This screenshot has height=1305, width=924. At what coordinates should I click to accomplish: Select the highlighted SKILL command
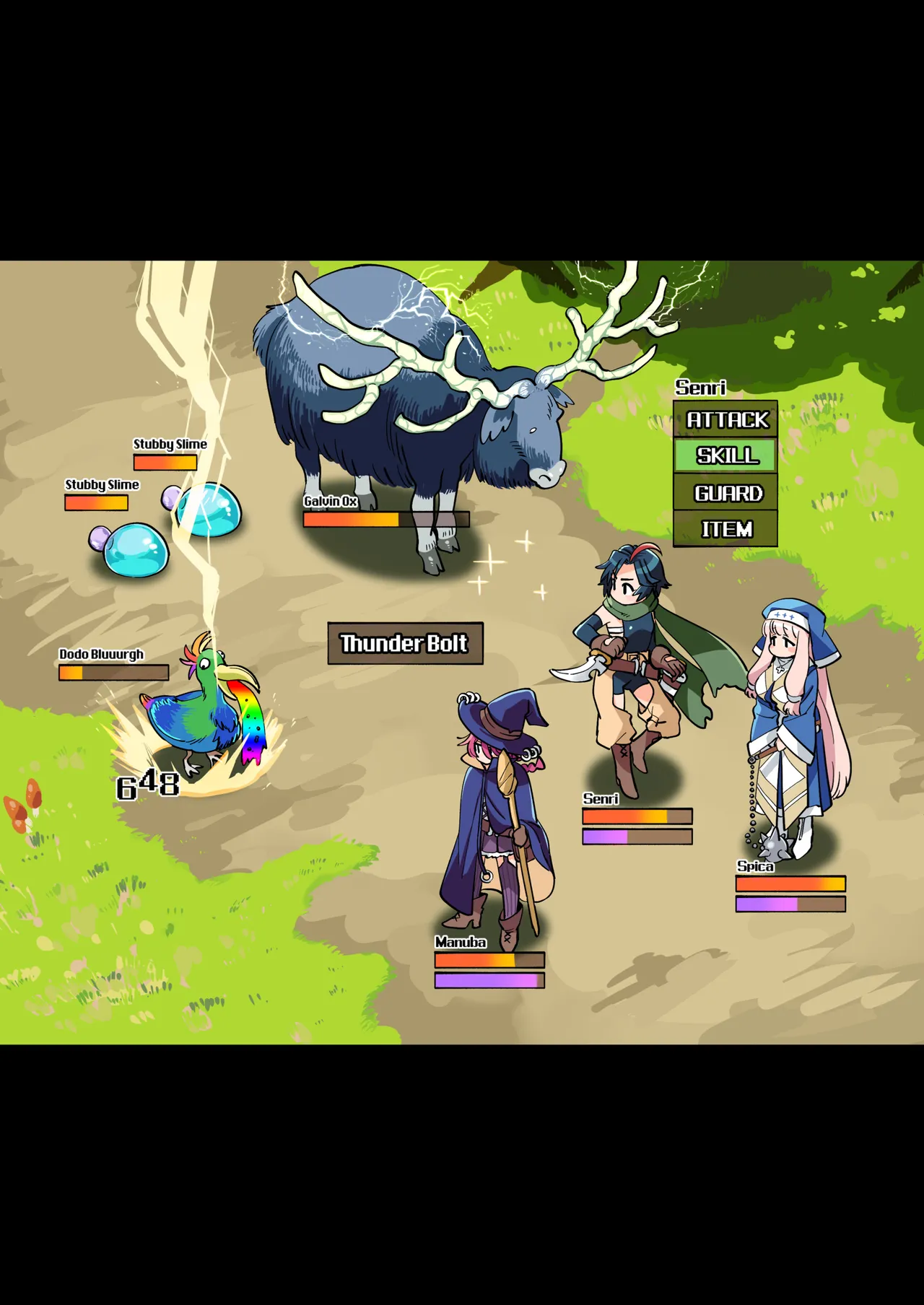click(725, 455)
